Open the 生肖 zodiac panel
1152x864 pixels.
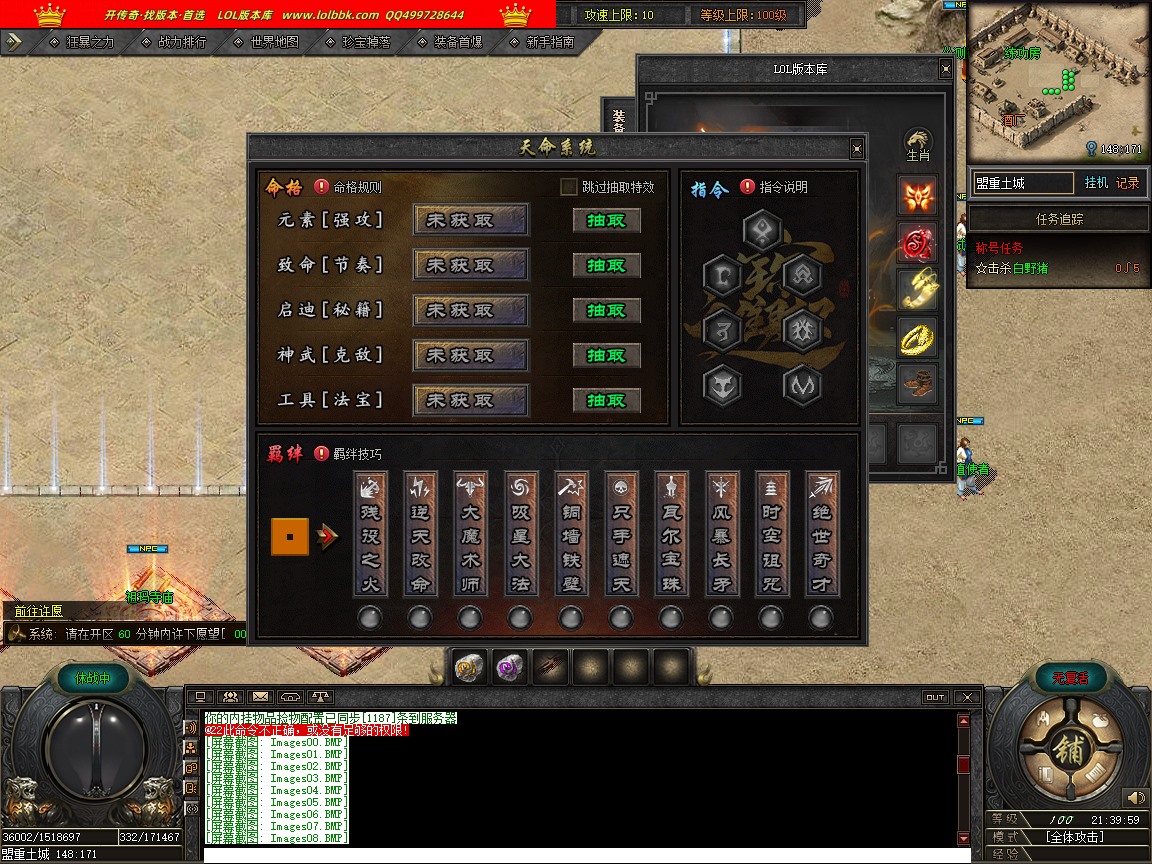tap(918, 144)
